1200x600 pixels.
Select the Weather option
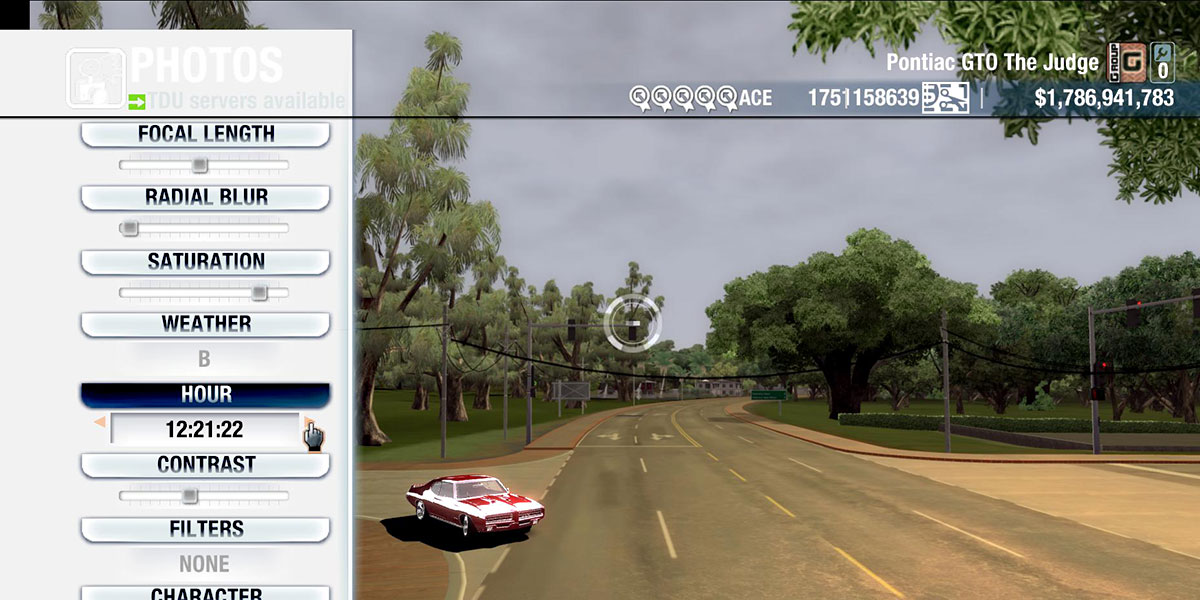(x=205, y=324)
